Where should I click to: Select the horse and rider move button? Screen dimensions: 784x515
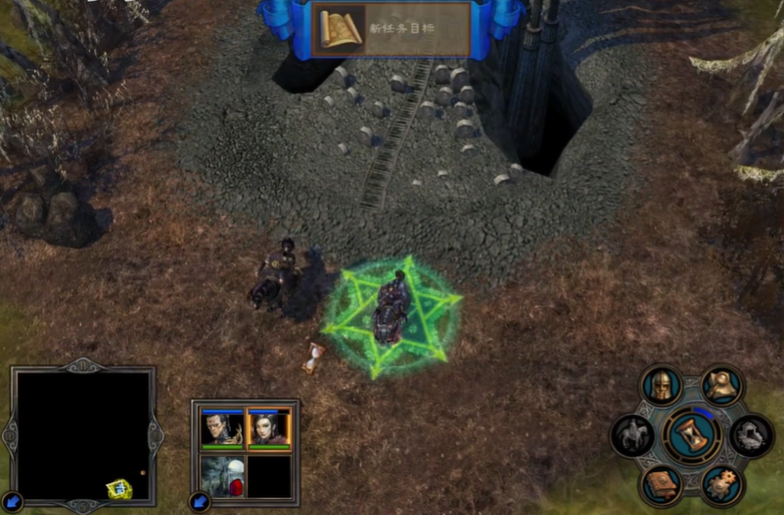tap(633, 436)
